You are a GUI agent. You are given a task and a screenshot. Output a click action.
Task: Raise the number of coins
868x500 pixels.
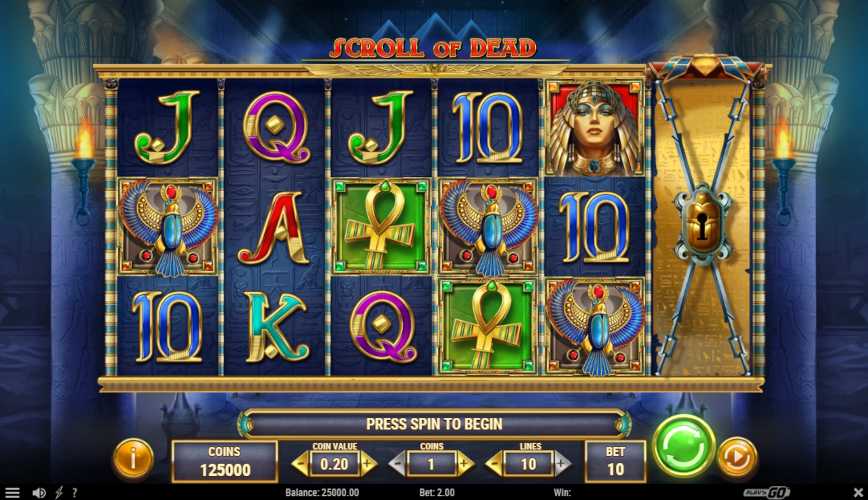point(466,463)
